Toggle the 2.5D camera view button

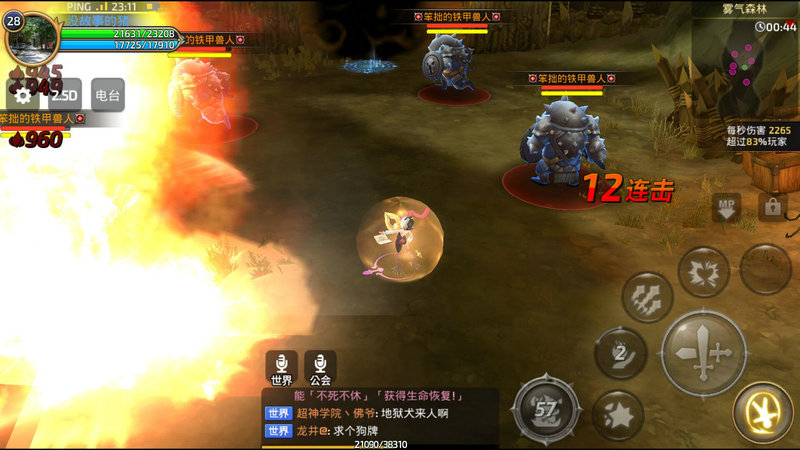point(64,95)
